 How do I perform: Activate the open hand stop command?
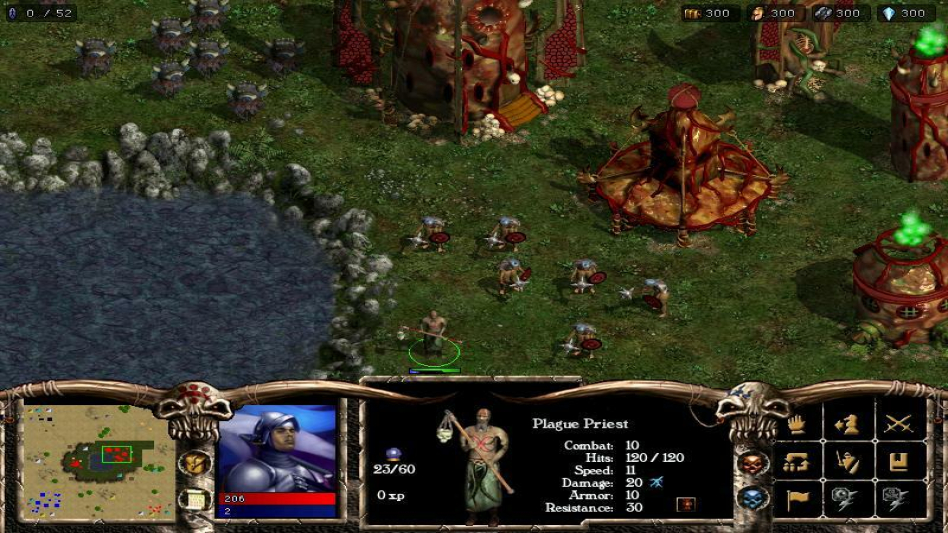[797, 424]
